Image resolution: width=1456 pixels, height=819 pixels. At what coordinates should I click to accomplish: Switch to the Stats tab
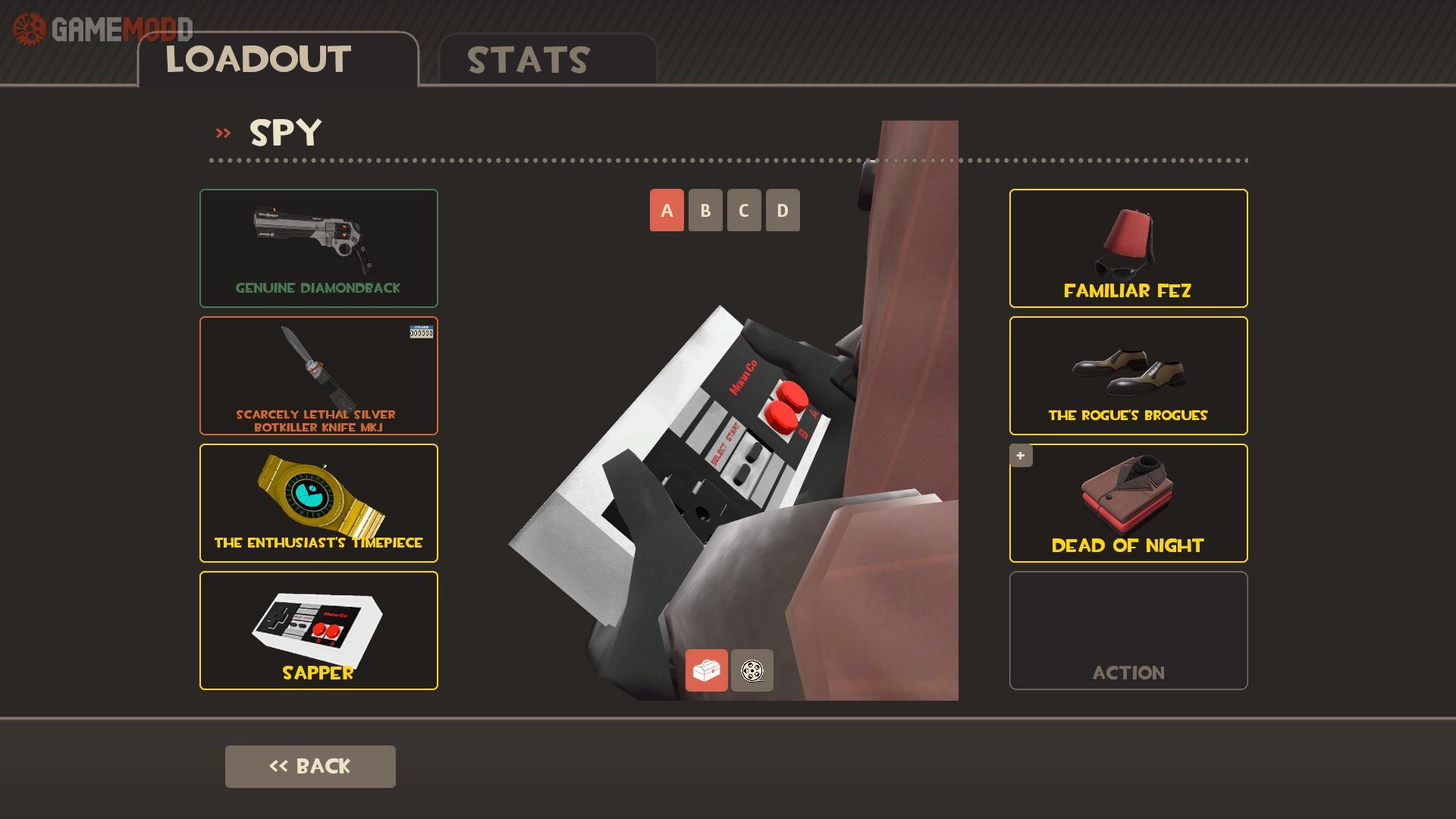[547, 60]
